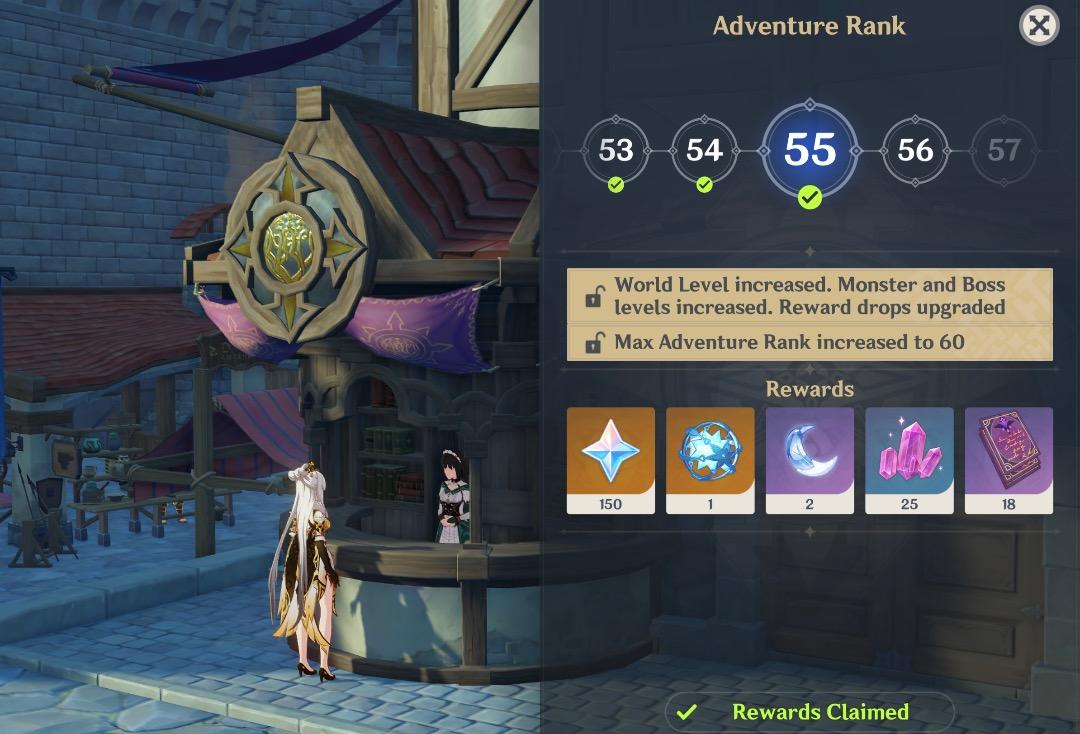This screenshot has height=734, width=1080.
Task: Inspect the pink crystal reward of 25
Action: pyautogui.click(x=909, y=459)
